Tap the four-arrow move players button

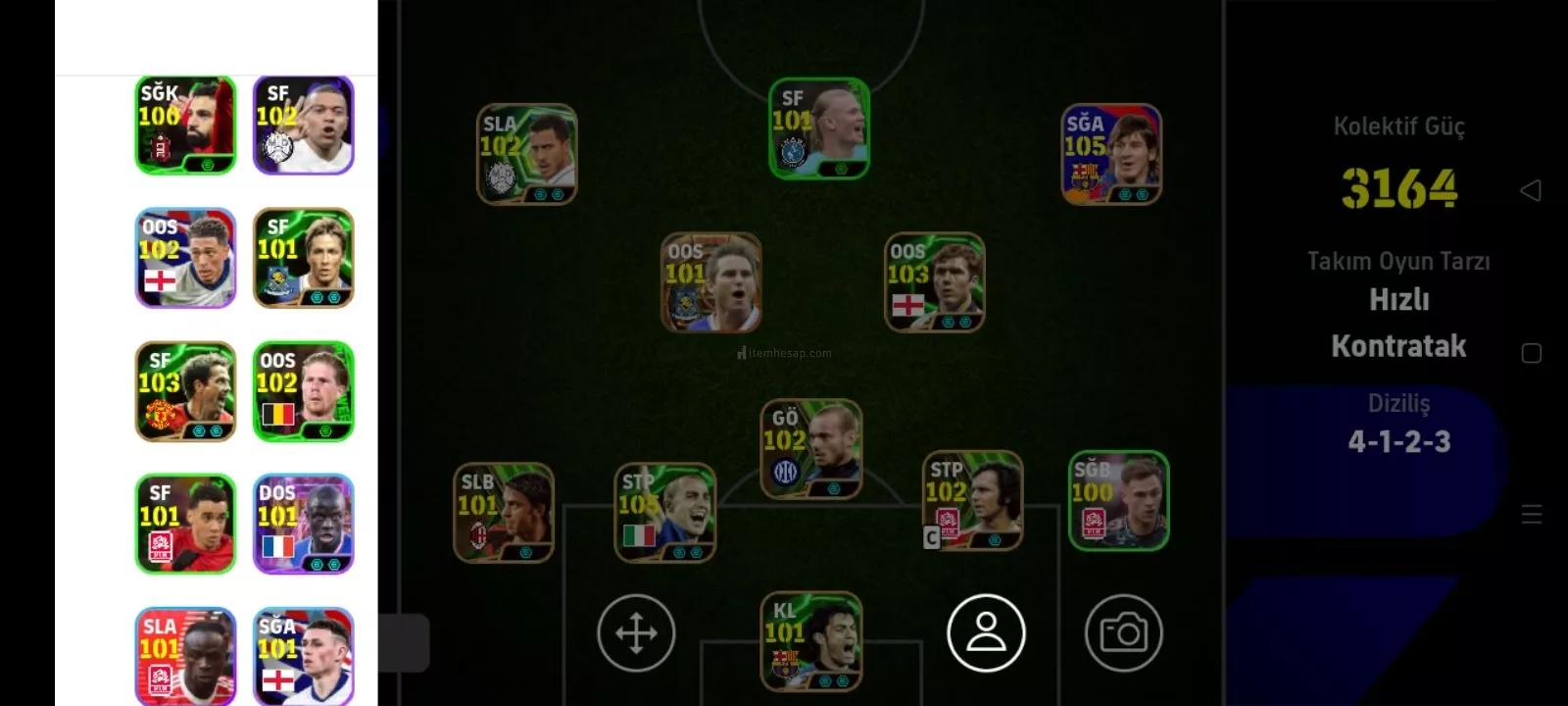click(636, 633)
